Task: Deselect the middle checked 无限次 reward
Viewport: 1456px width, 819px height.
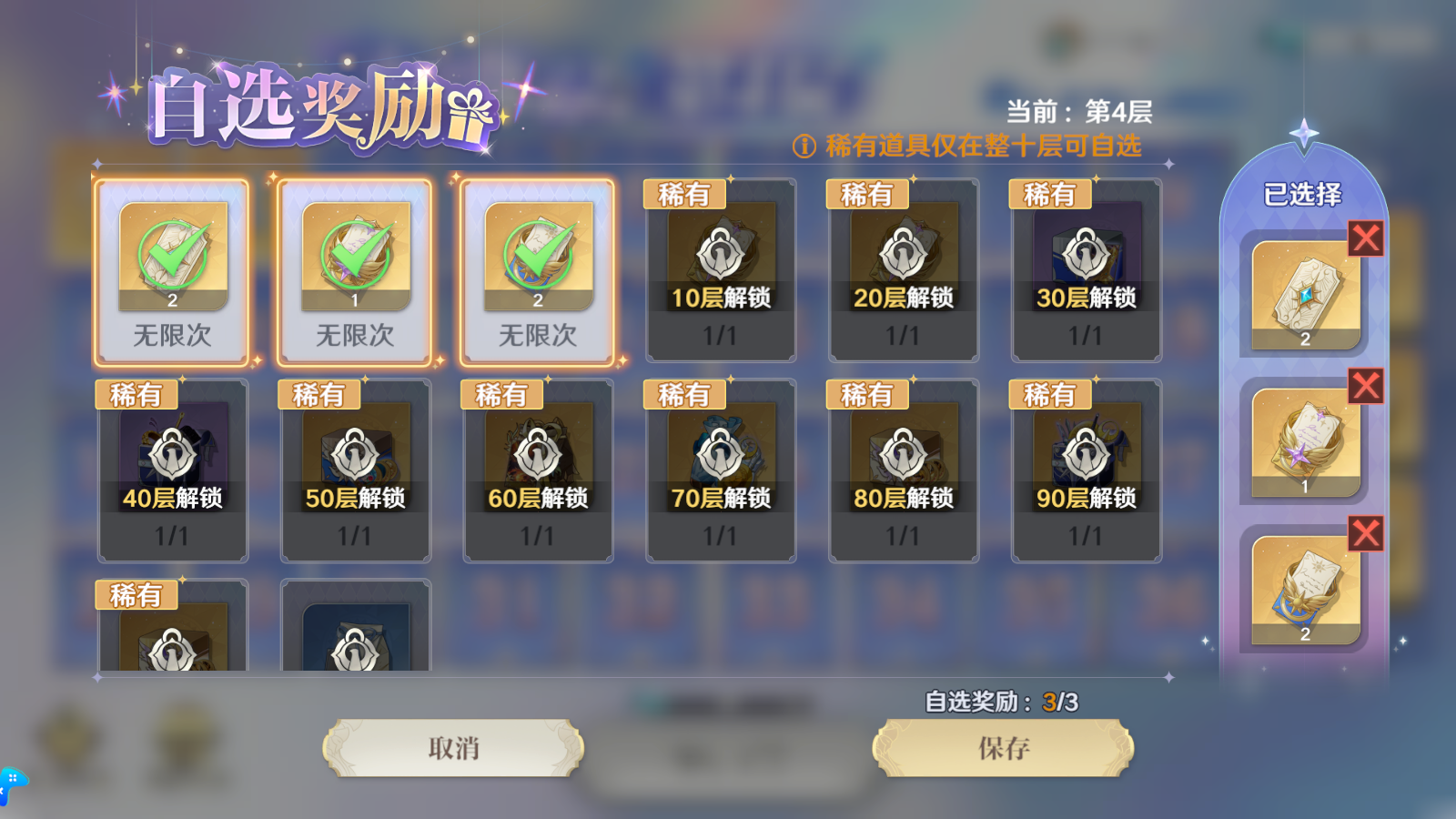Action: point(355,259)
